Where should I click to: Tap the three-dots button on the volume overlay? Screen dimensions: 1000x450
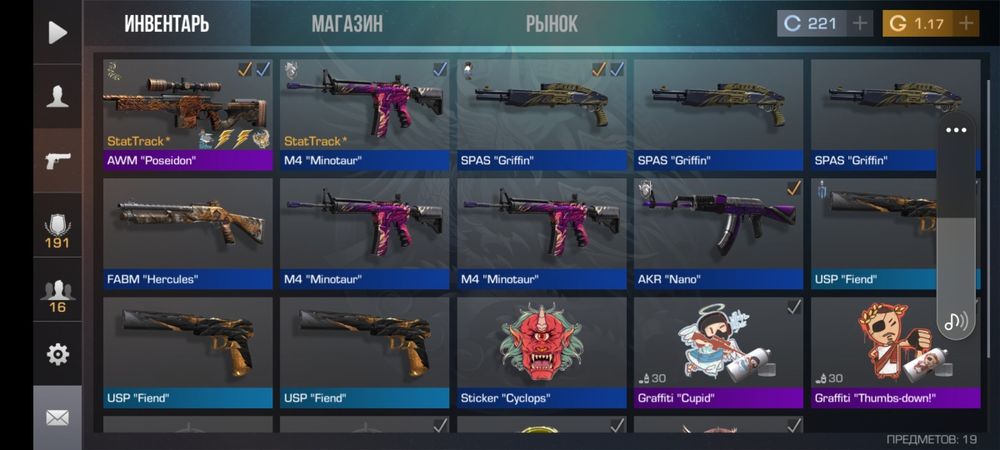click(x=956, y=130)
